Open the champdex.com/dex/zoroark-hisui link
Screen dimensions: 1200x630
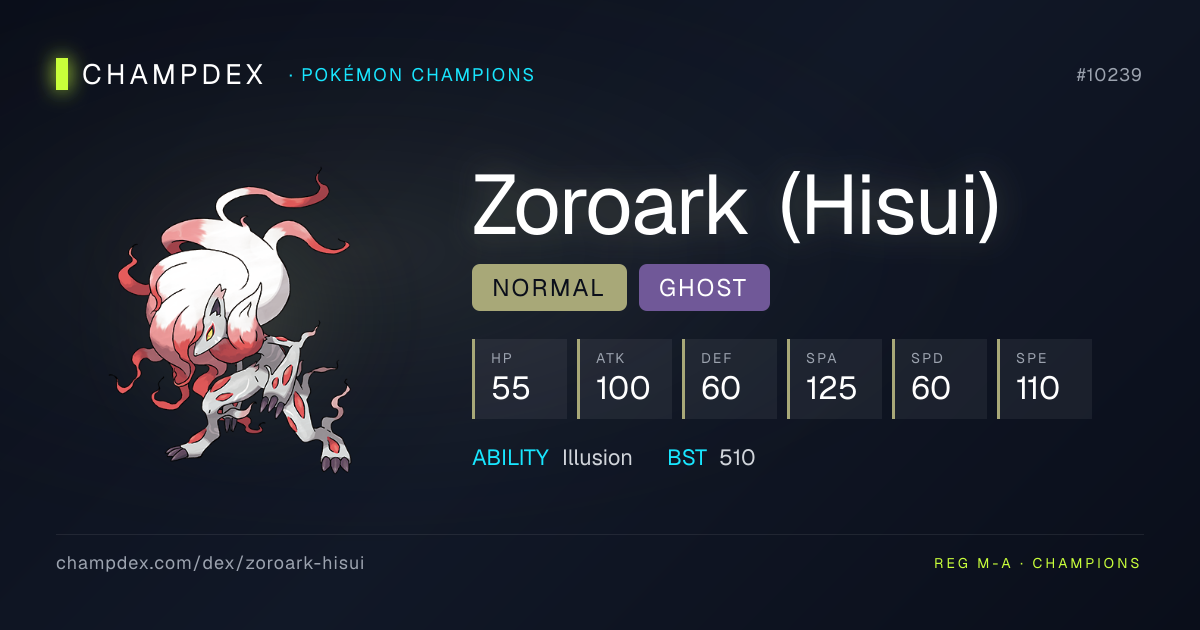click(210, 563)
